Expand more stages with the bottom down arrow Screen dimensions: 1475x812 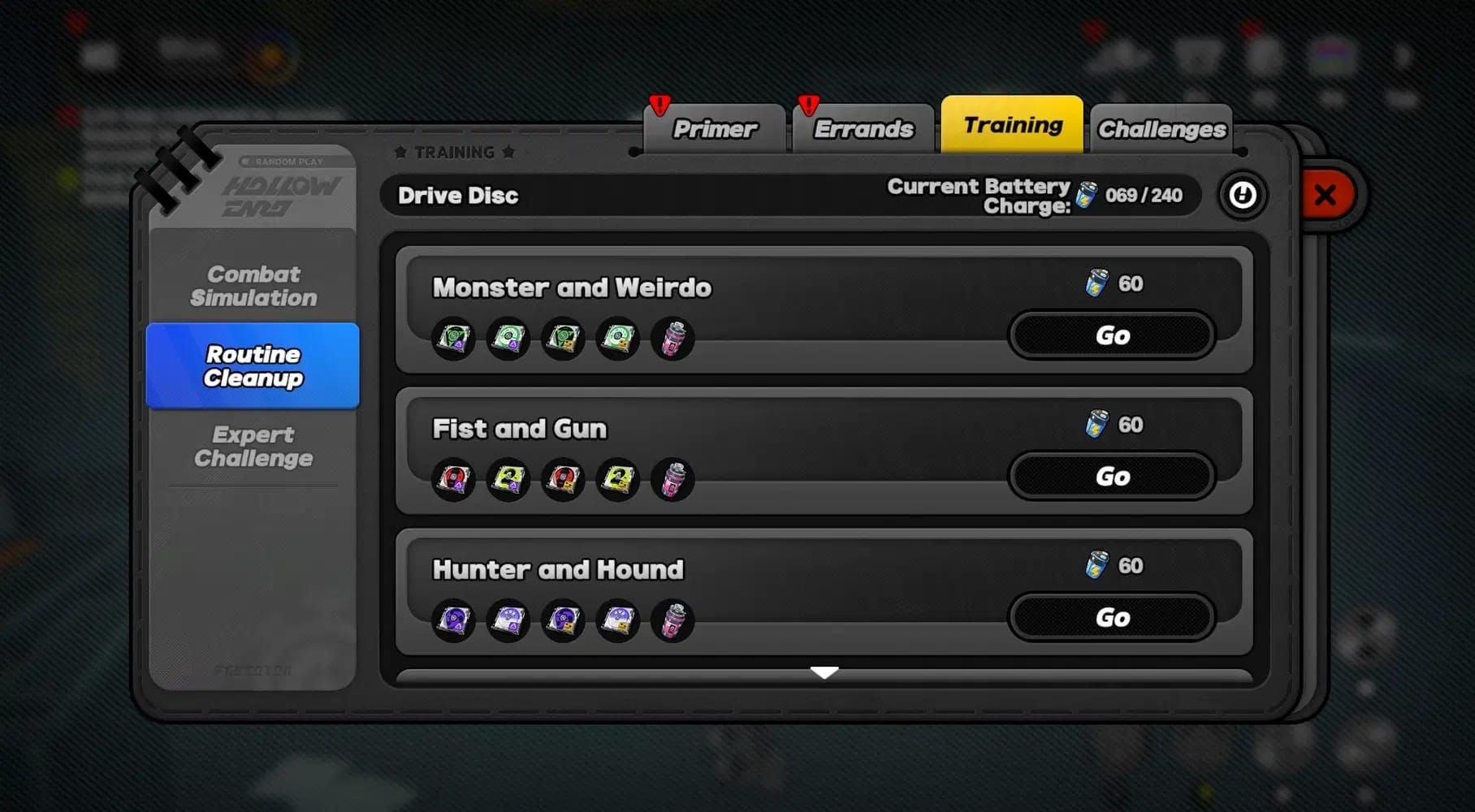(826, 672)
